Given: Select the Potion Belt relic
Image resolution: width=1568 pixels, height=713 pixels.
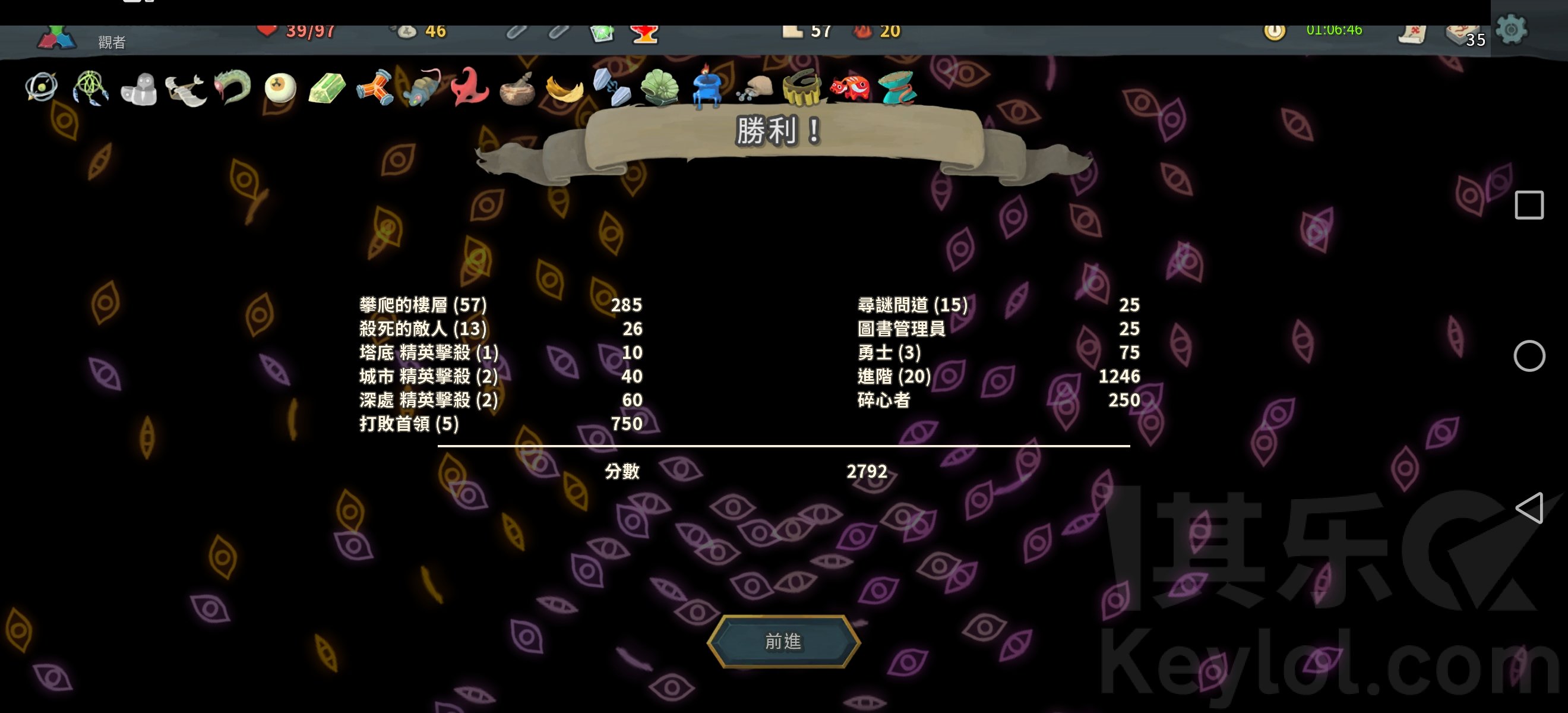Looking at the screenshot, I should click(802, 87).
